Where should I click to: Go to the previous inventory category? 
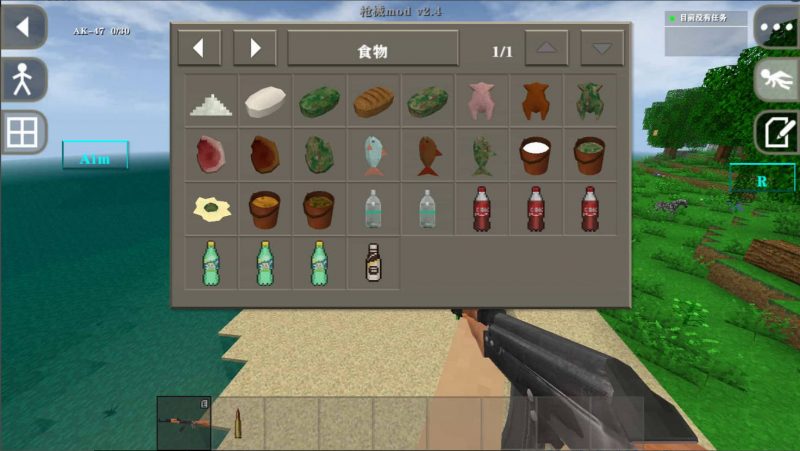[x=199, y=48]
